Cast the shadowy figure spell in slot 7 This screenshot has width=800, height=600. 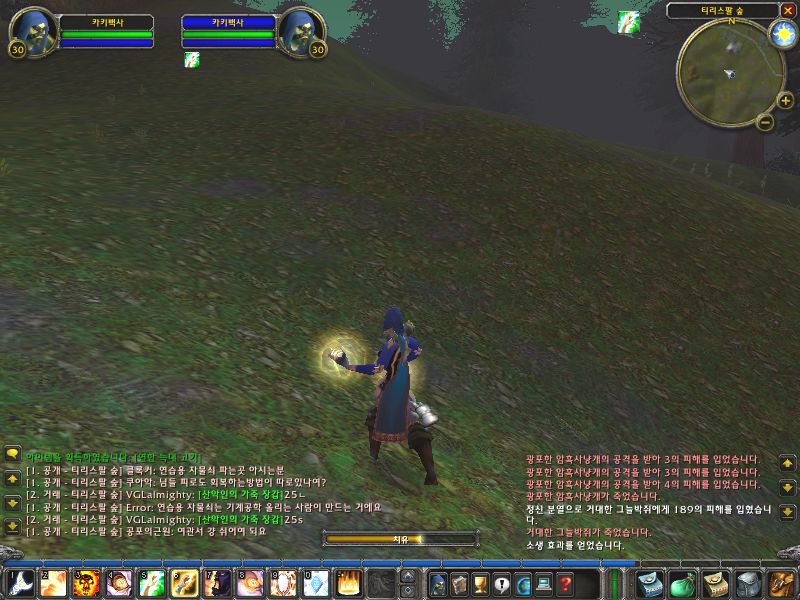point(217,582)
